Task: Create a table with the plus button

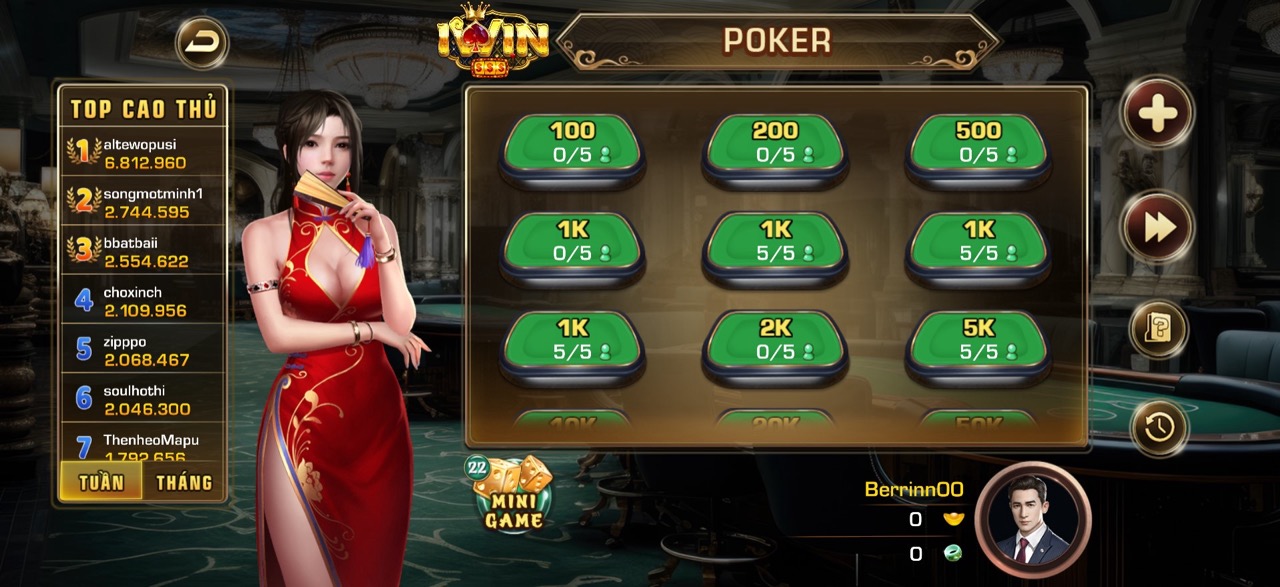Action: point(1157,114)
